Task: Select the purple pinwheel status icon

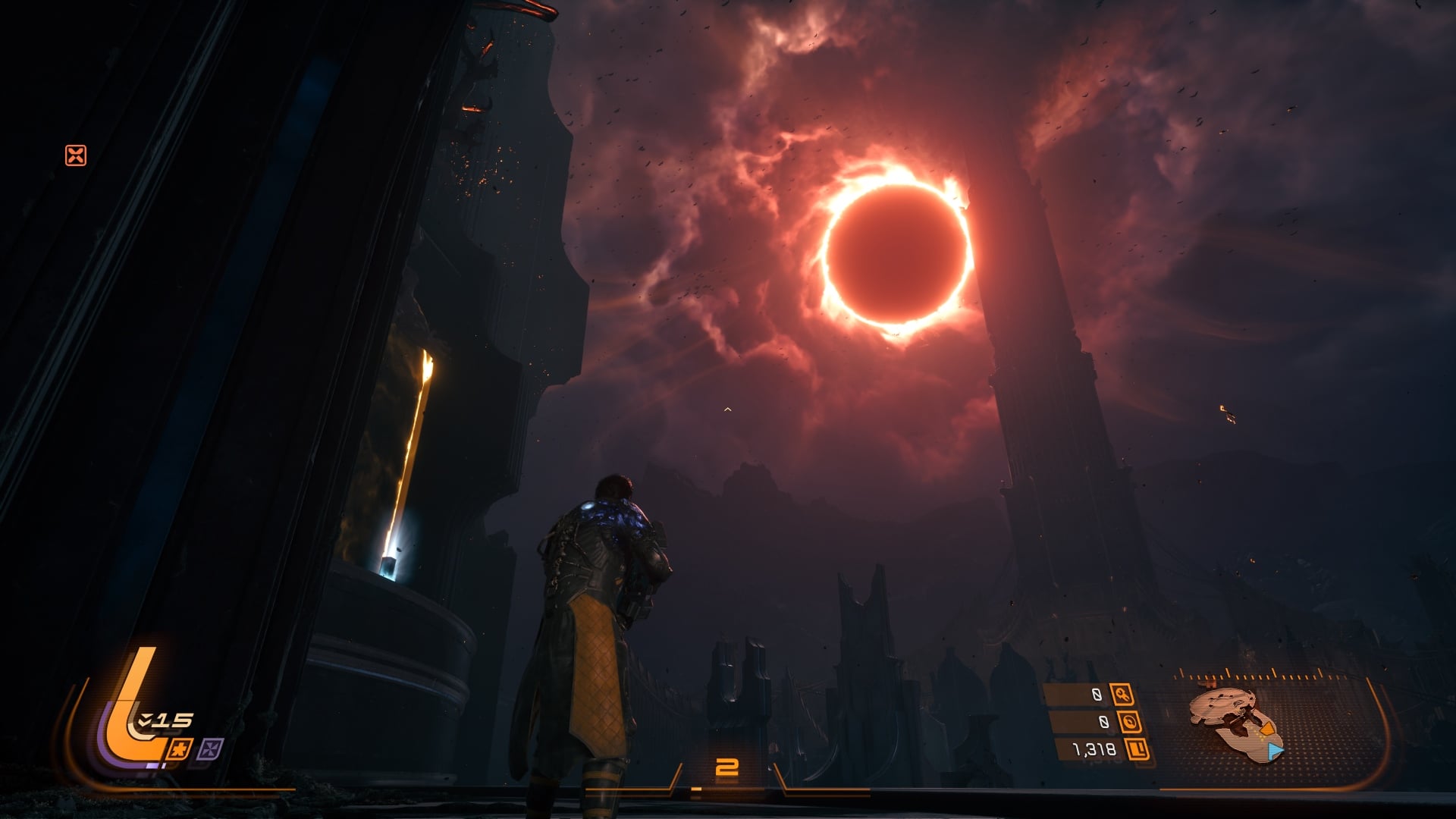Action: click(x=209, y=750)
